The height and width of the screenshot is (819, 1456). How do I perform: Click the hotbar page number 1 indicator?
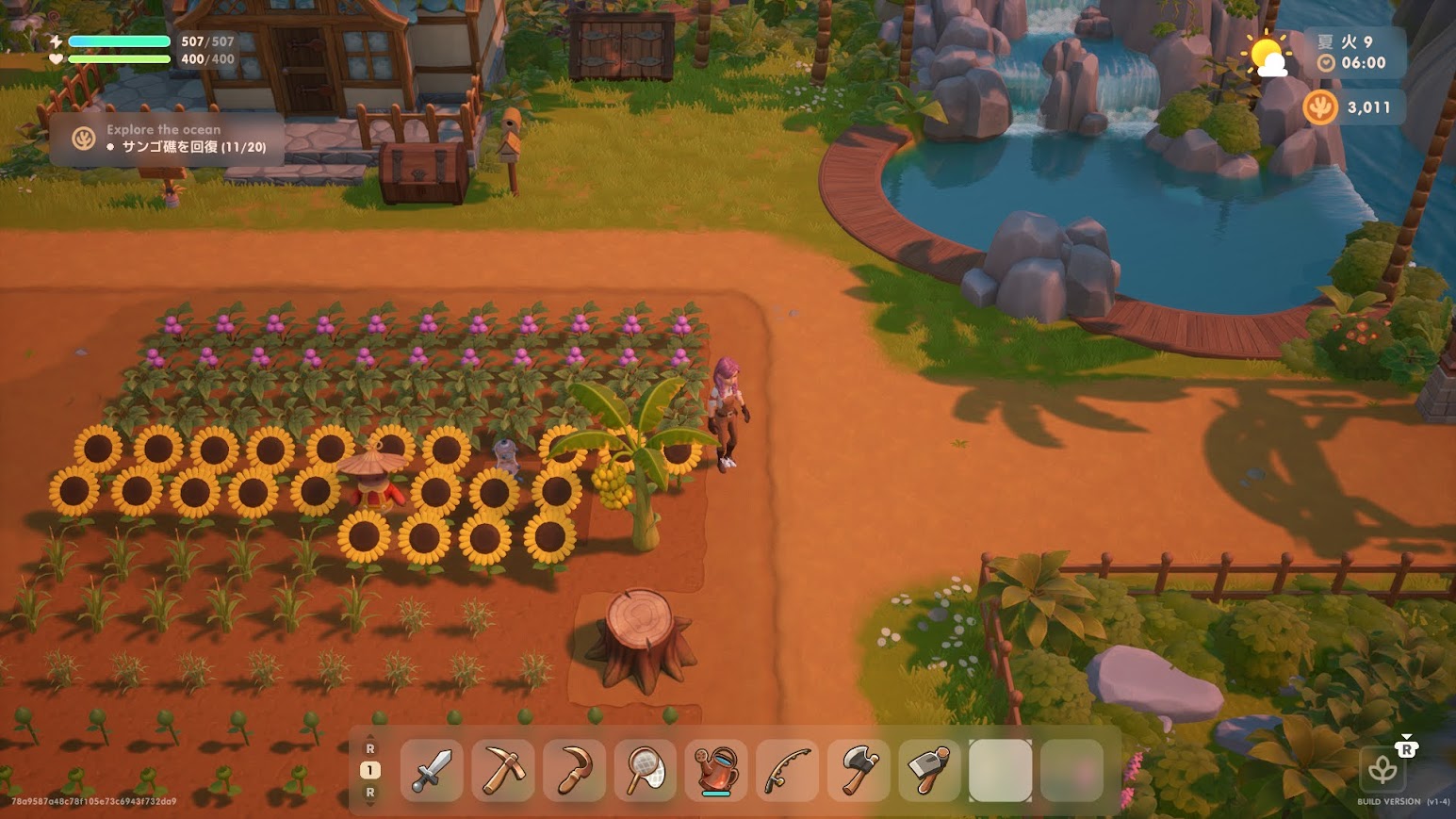coord(369,770)
